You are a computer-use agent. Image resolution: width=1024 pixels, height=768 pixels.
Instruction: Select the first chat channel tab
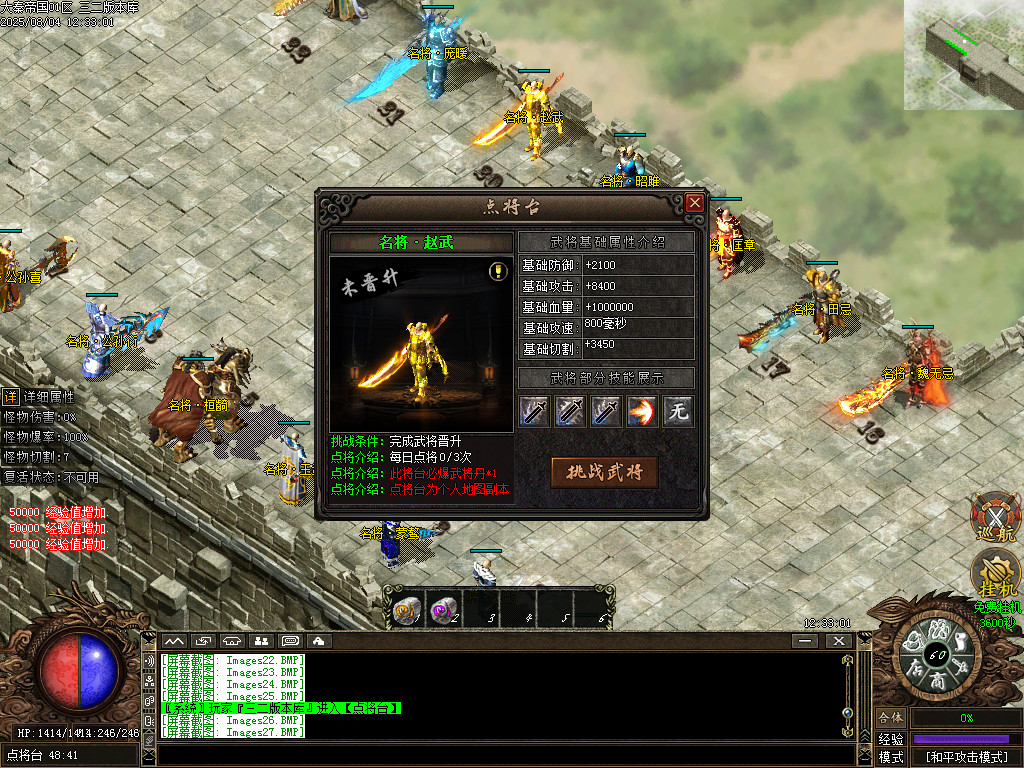click(175, 640)
